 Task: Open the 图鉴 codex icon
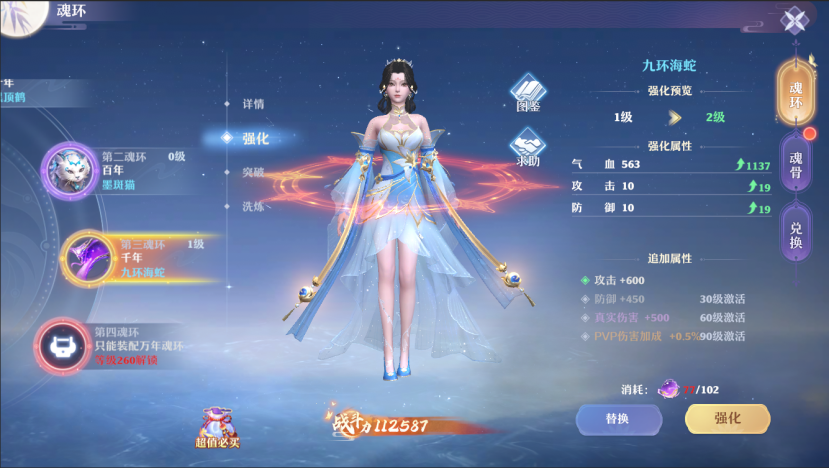528,92
